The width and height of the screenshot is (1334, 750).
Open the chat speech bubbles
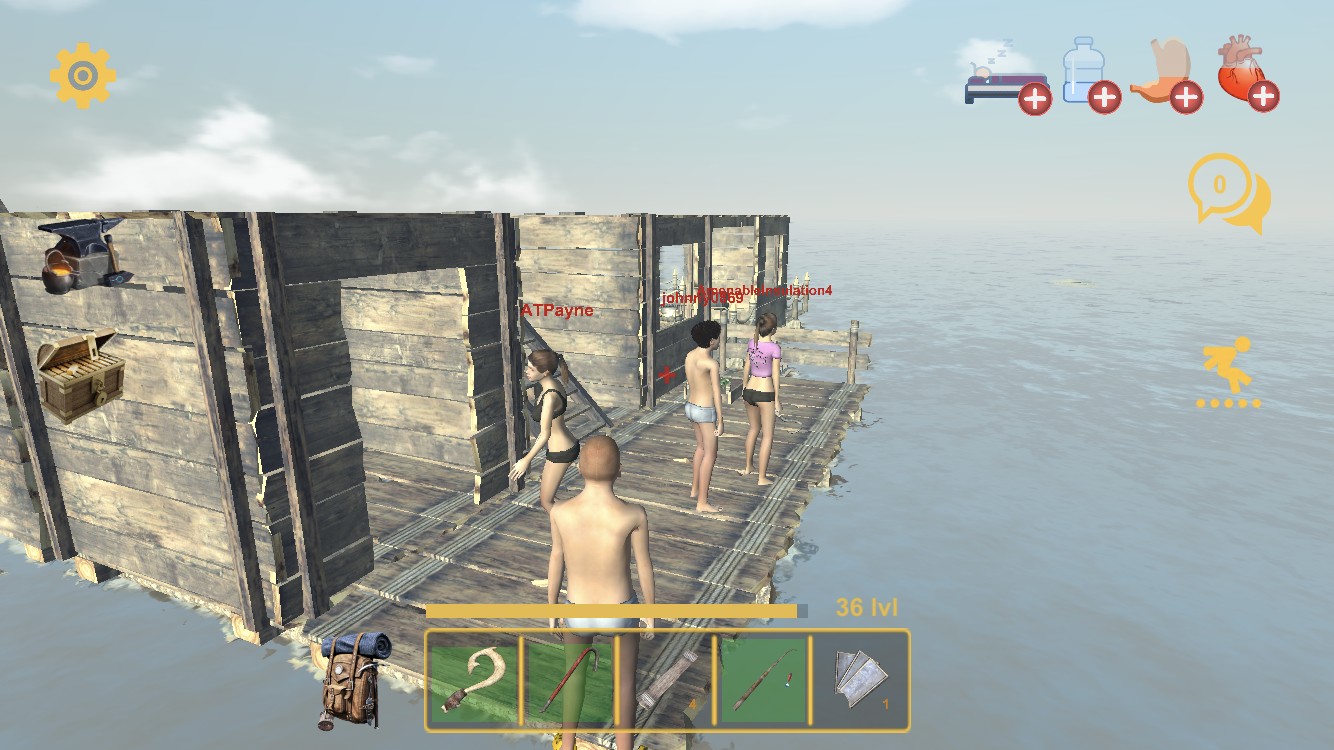(x=1227, y=192)
